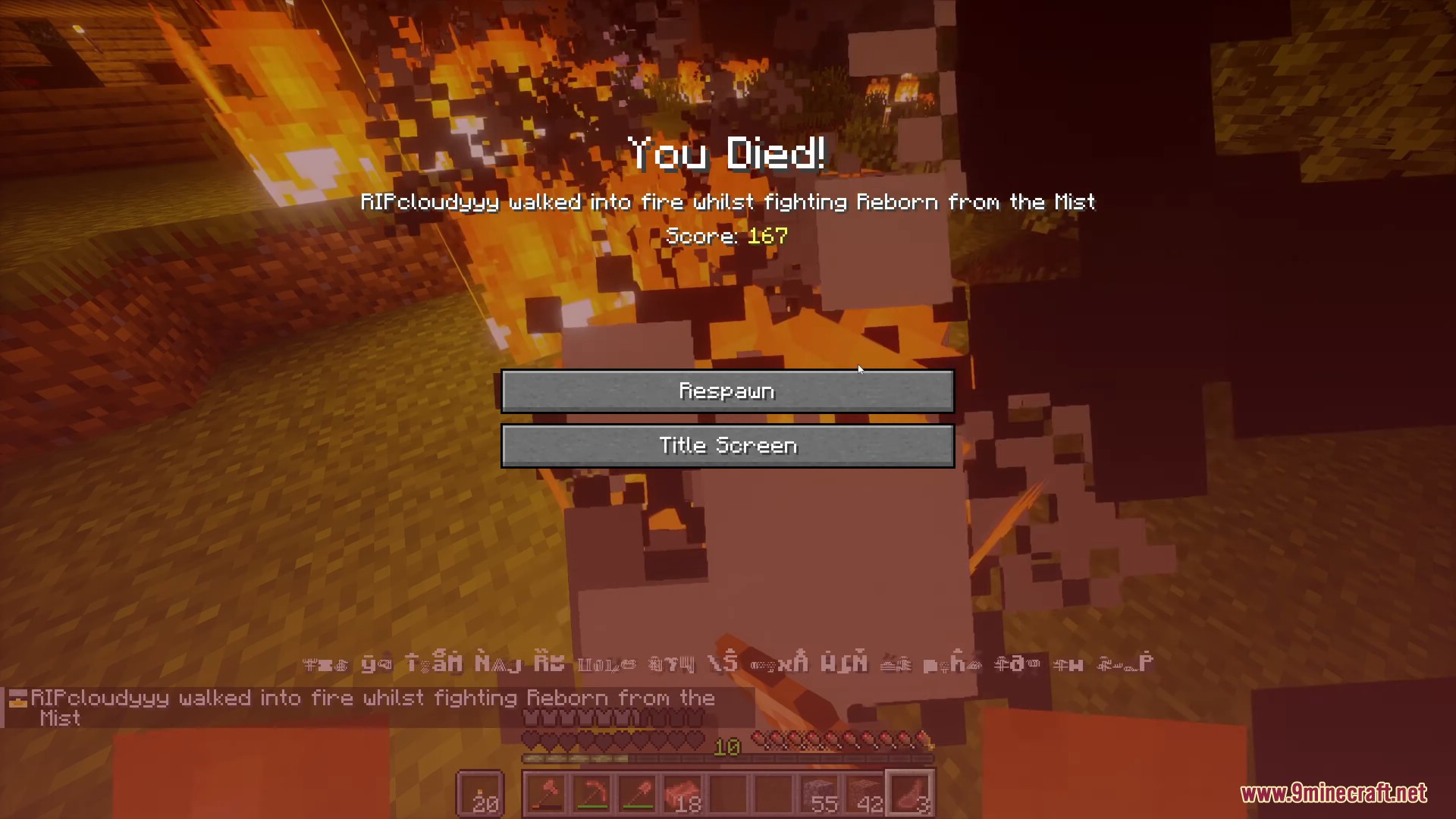The width and height of the screenshot is (1456, 819).
Task: Choose the dirt block stack of 42
Action: [x=865, y=795]
